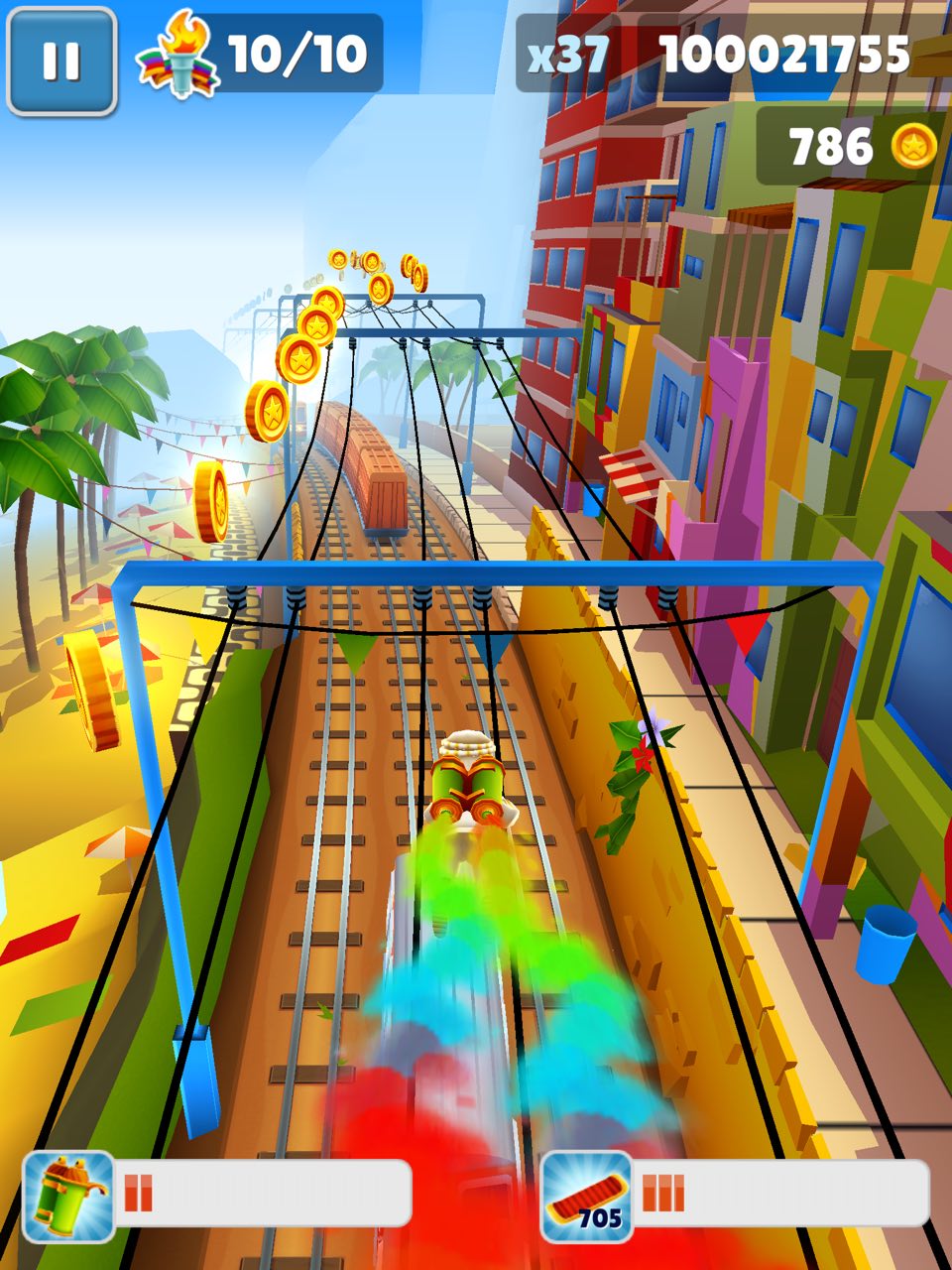952x1270 pixels.
Task: Select the hoverboard icon showing 705
Action: coord(587,1197)
